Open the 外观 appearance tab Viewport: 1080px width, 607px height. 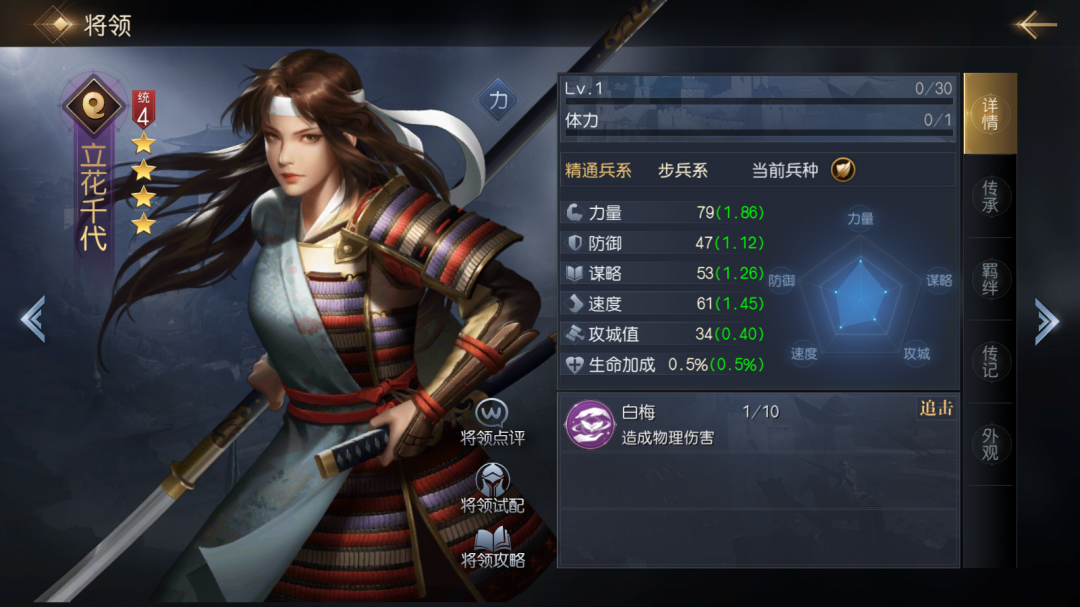point(990,444)
